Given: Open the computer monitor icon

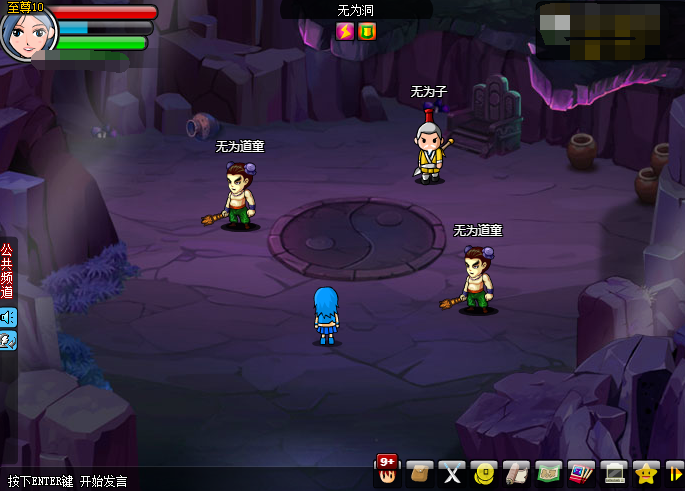Looking at the screenshot, I should tap(615, 472).
